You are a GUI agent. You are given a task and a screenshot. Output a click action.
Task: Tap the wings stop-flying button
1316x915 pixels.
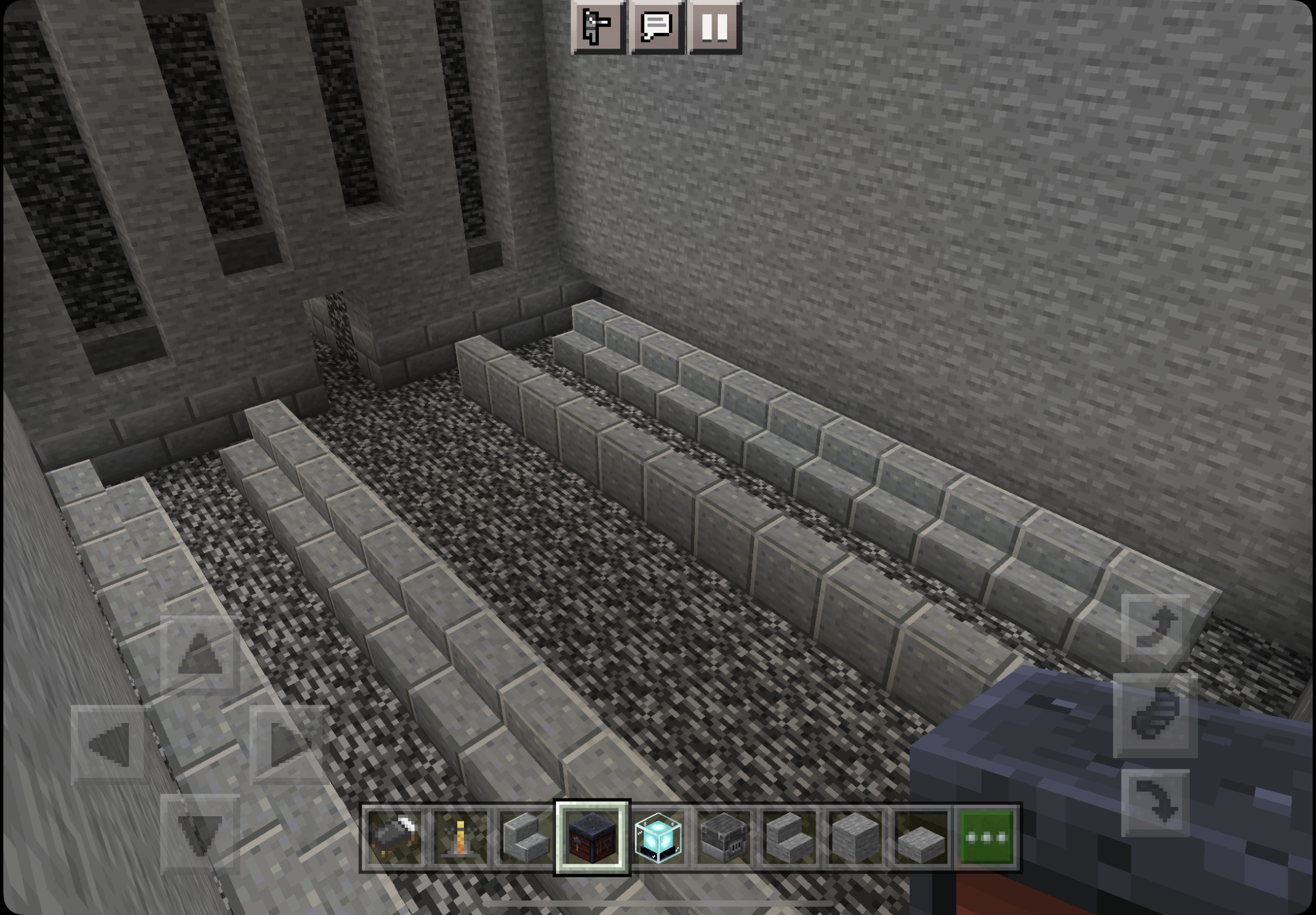pos(1155,715)
